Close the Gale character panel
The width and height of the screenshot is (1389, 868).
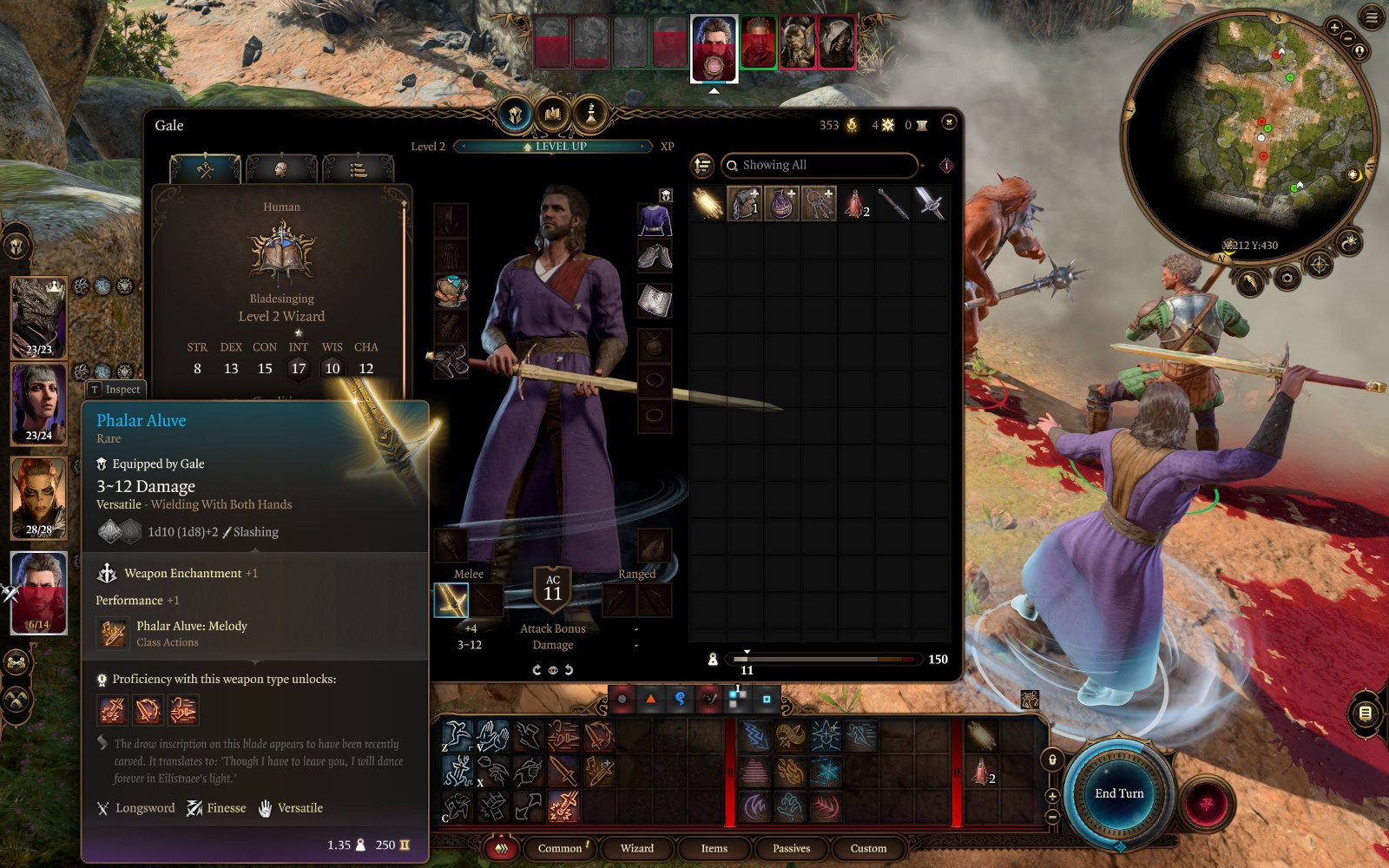[x=949, y=122]
